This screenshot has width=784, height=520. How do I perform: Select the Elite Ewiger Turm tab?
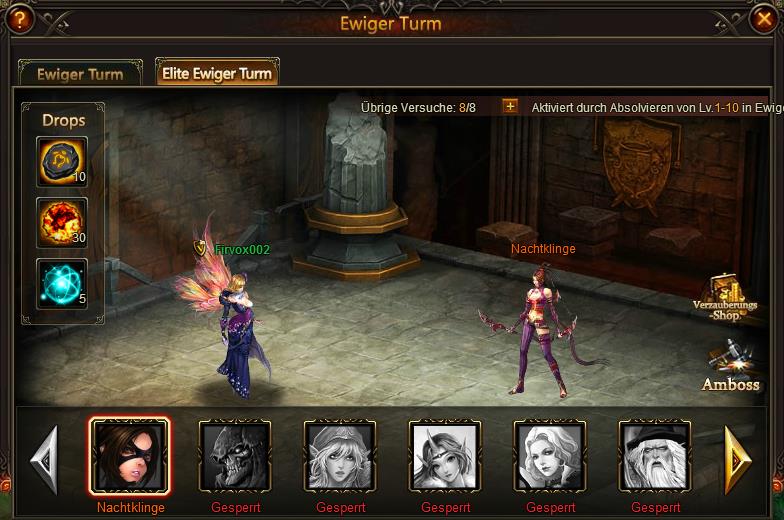tap(217, 73)
